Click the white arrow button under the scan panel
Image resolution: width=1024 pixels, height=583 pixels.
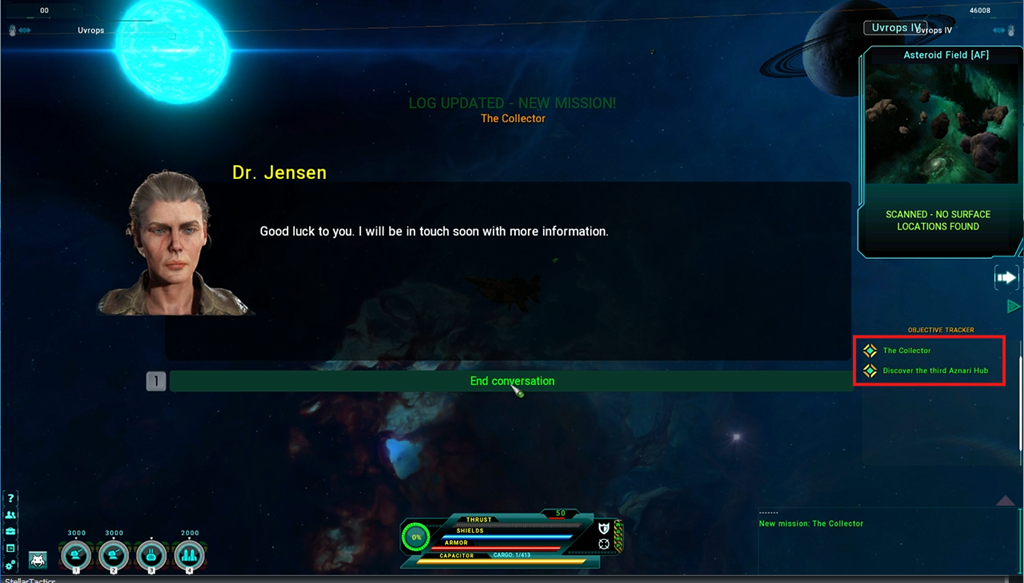click(x=1005, y=277)
